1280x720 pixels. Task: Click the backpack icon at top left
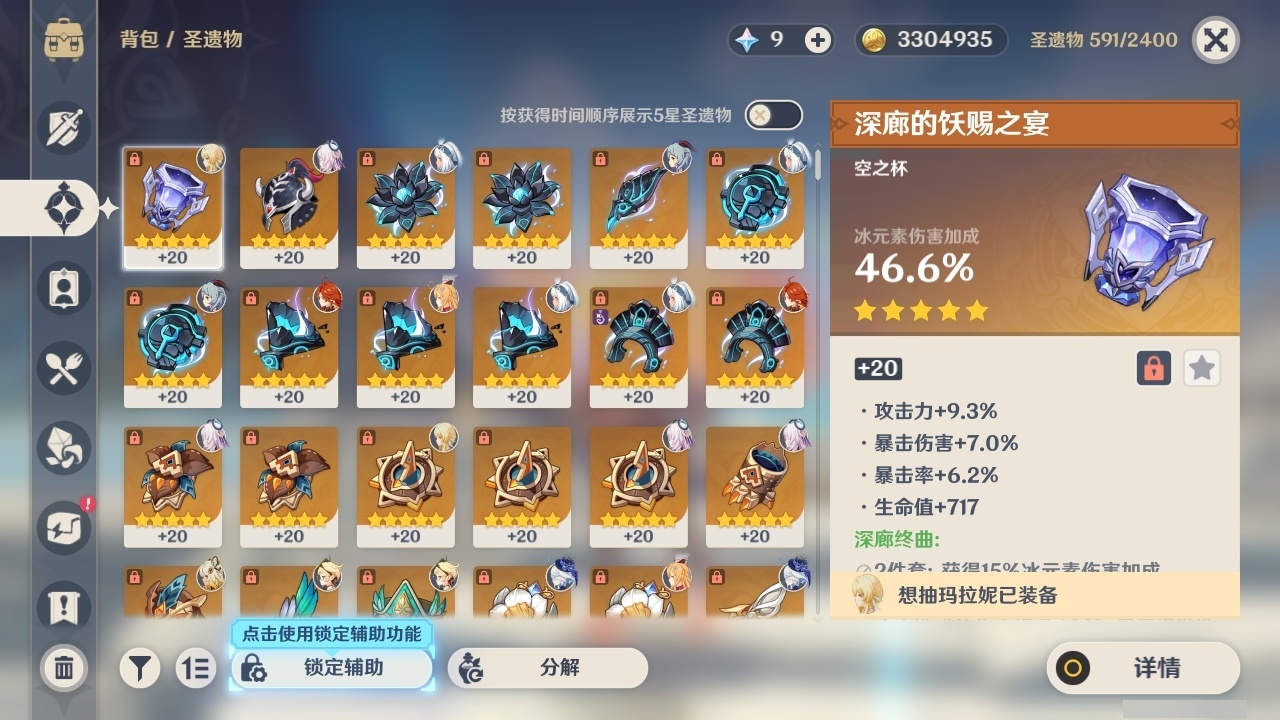[x=63, y=40]
